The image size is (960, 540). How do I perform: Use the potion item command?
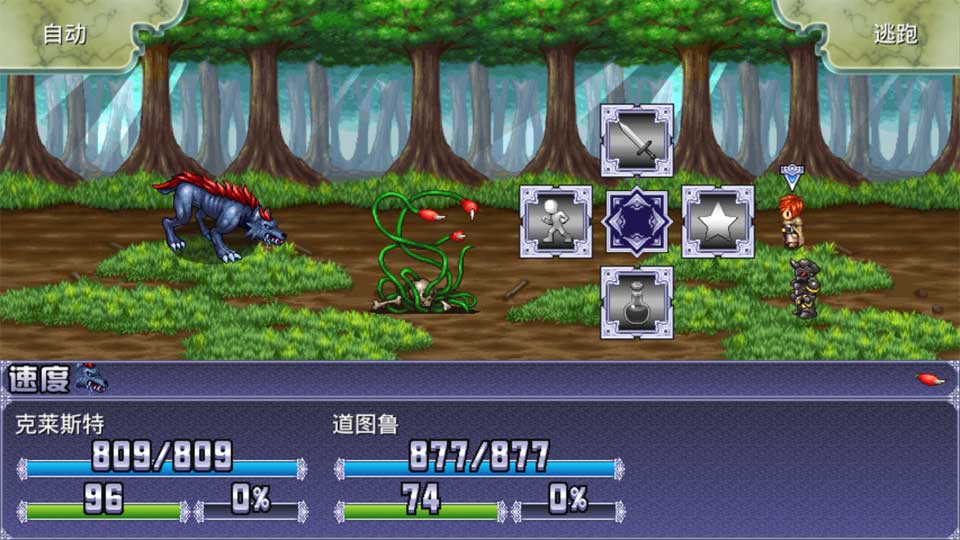(x=637, y=302)
